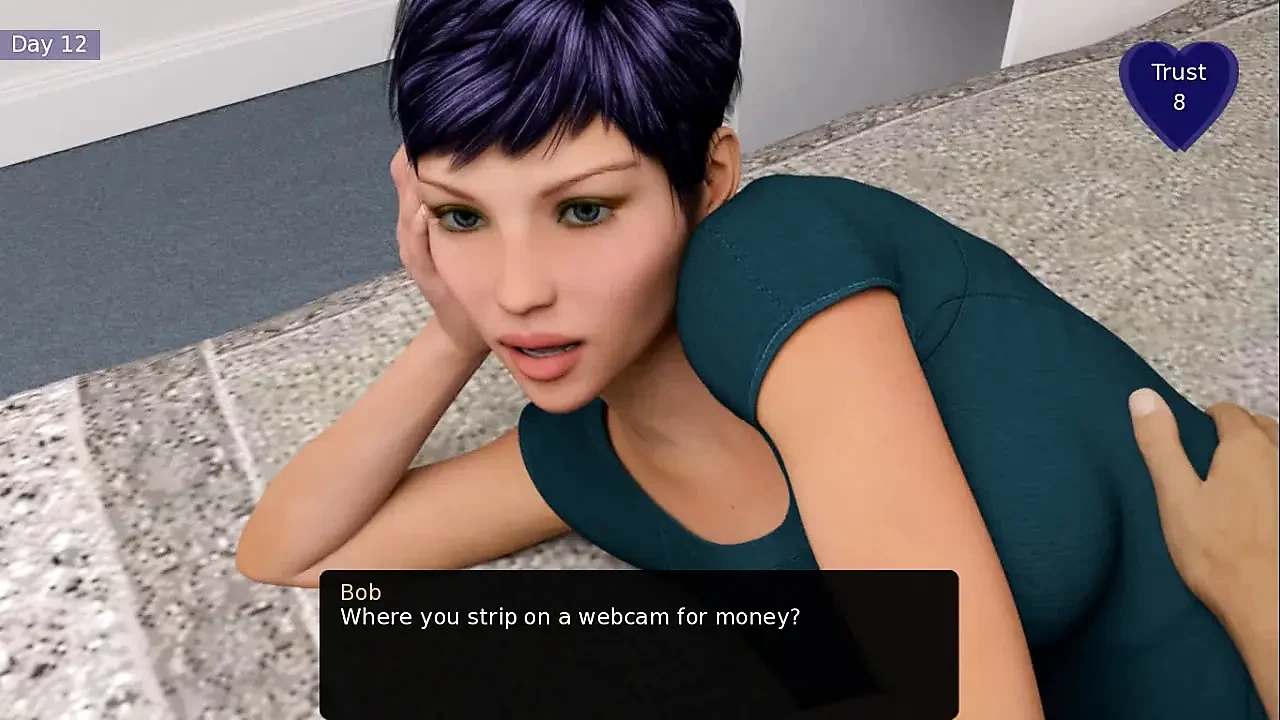This screenshot has width=1280, height=720.
Task: Click the Day 12 indicator badge
Action: point(50,44)
